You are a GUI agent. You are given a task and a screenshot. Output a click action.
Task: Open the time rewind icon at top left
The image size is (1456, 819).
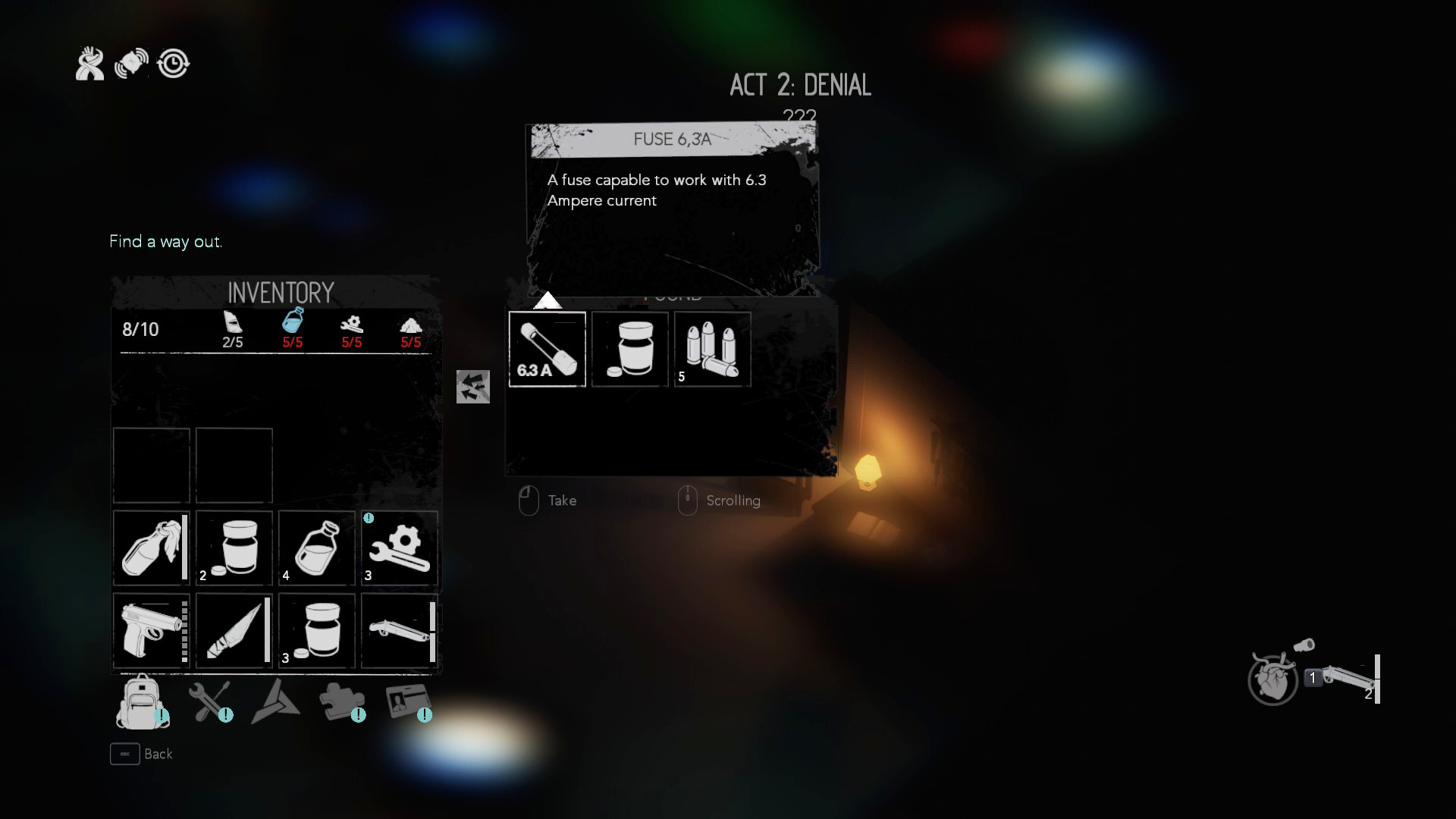174,64
